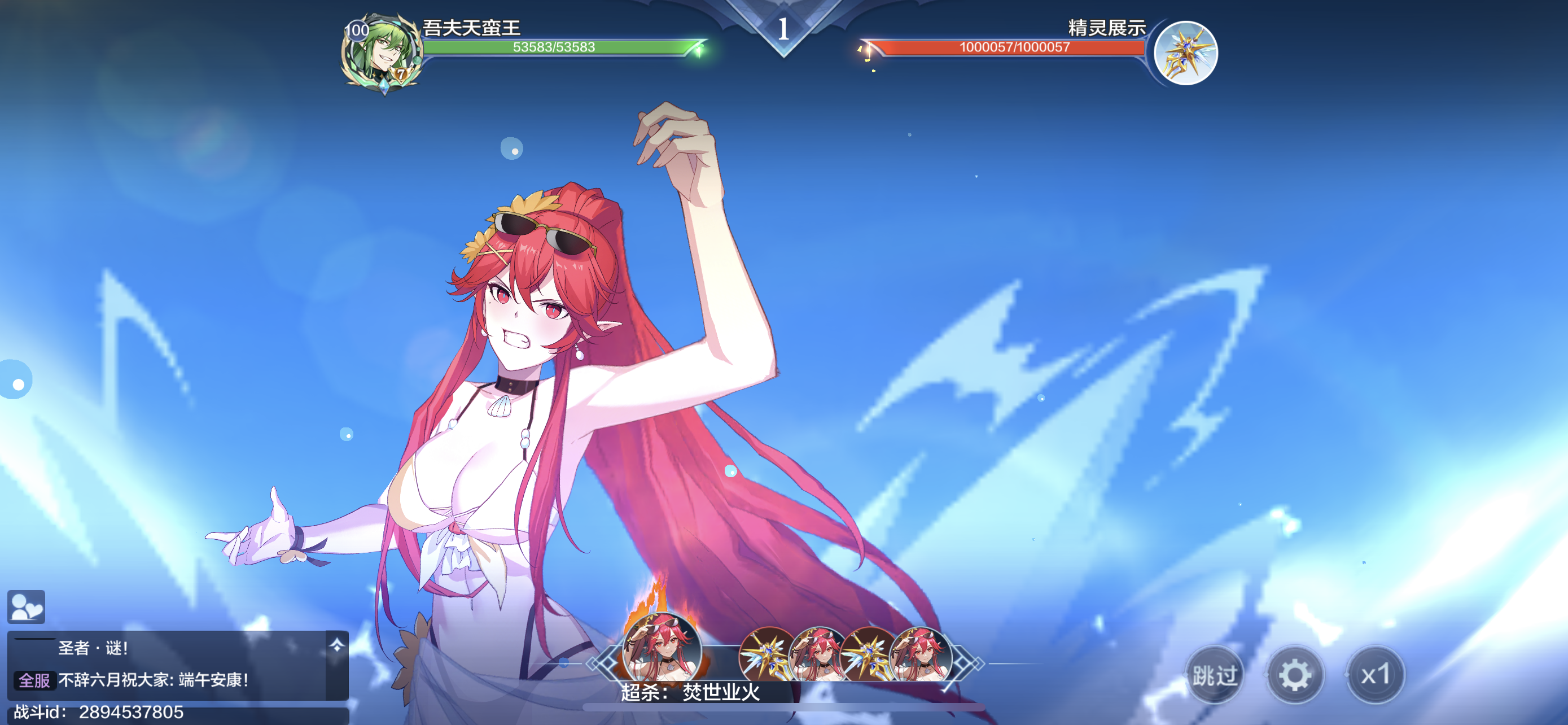
Task: Open the 全服 chat message line
Action: click(x=152, y=680)
